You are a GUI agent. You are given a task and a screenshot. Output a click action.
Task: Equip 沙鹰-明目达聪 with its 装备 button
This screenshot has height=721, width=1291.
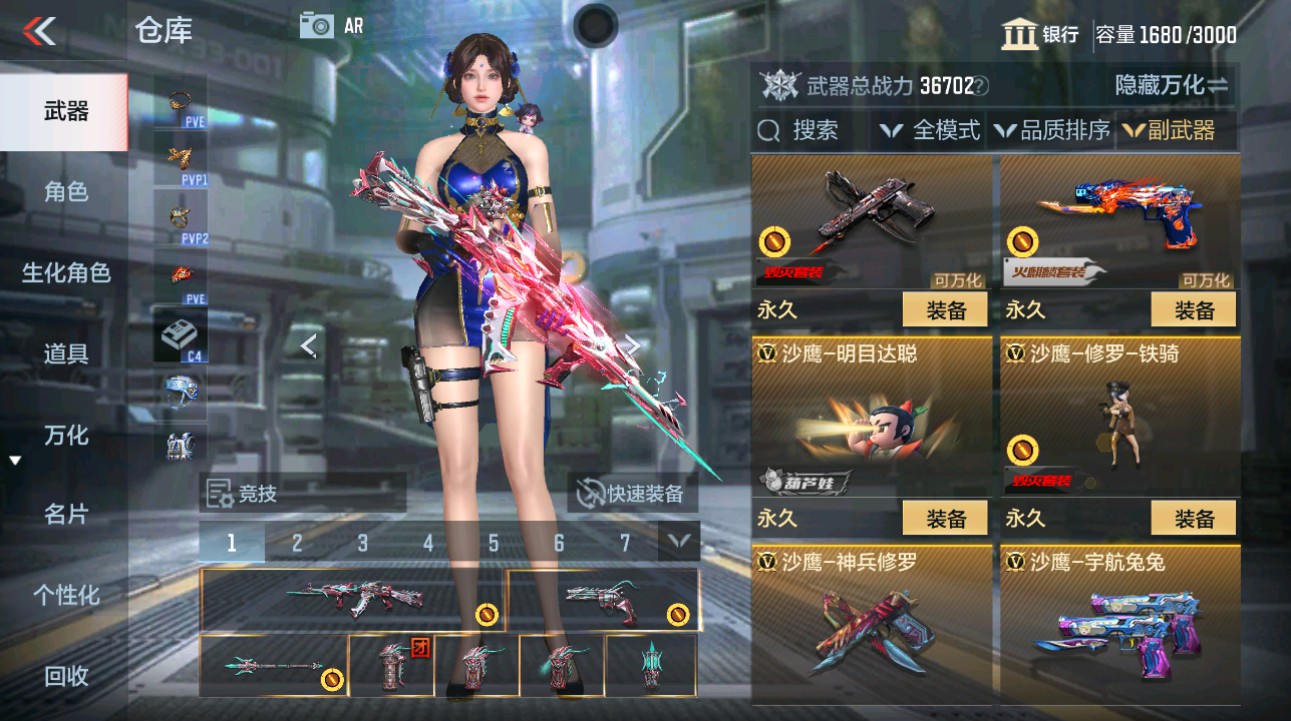[946, 518]
